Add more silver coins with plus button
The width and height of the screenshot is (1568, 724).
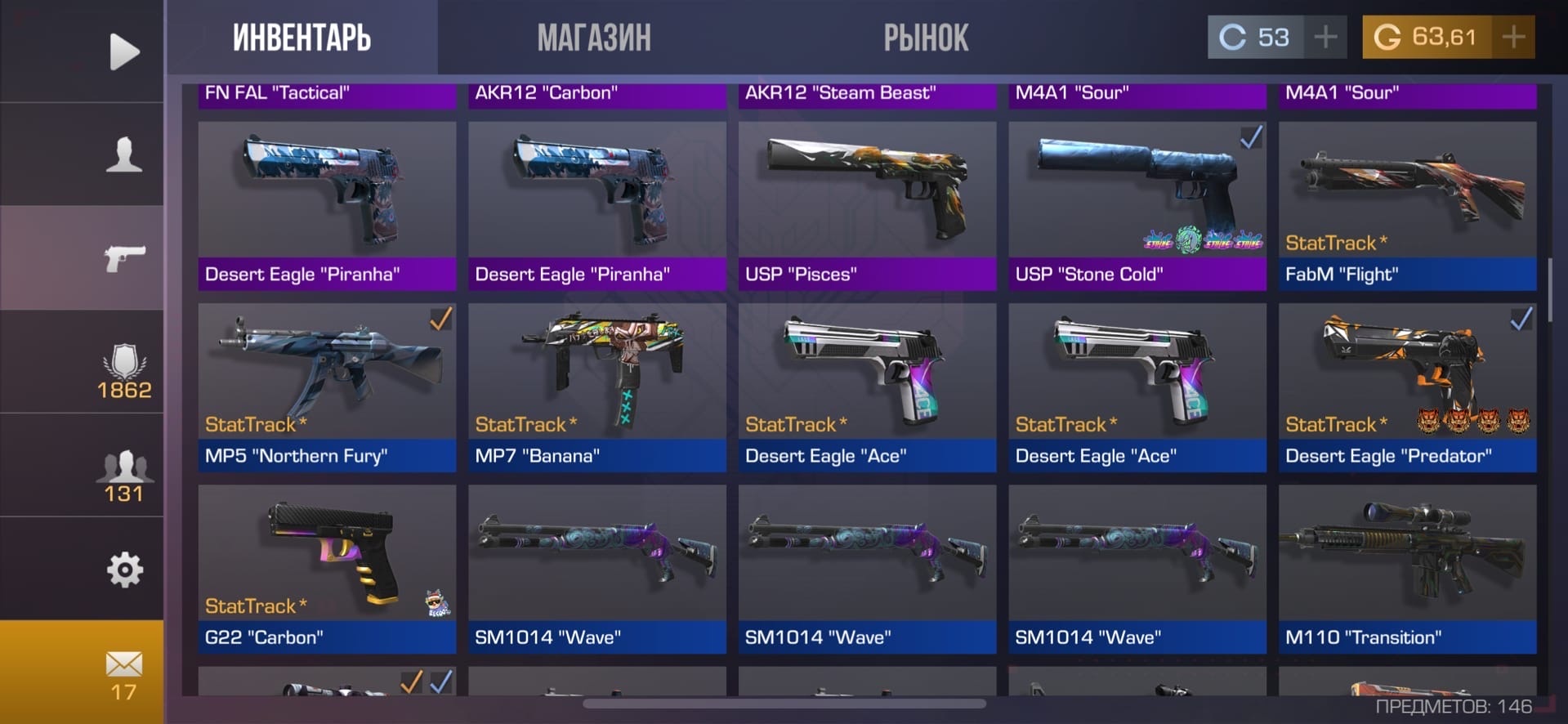[x=1325, y=37]
